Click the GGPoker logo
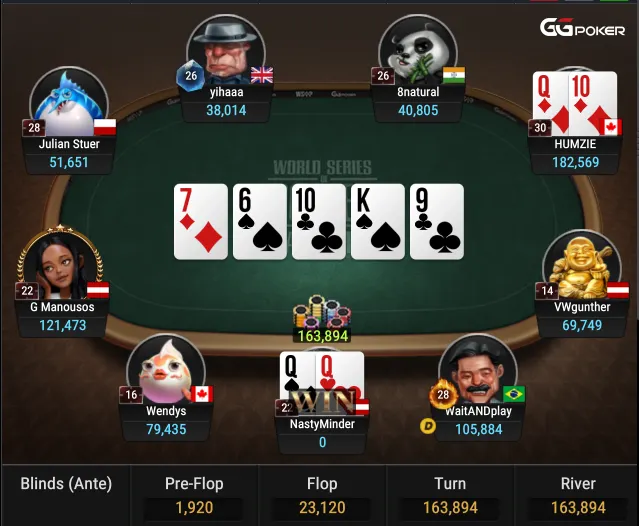Image resolution: width=639 pixels, height=526 pixels. [583, 28]
